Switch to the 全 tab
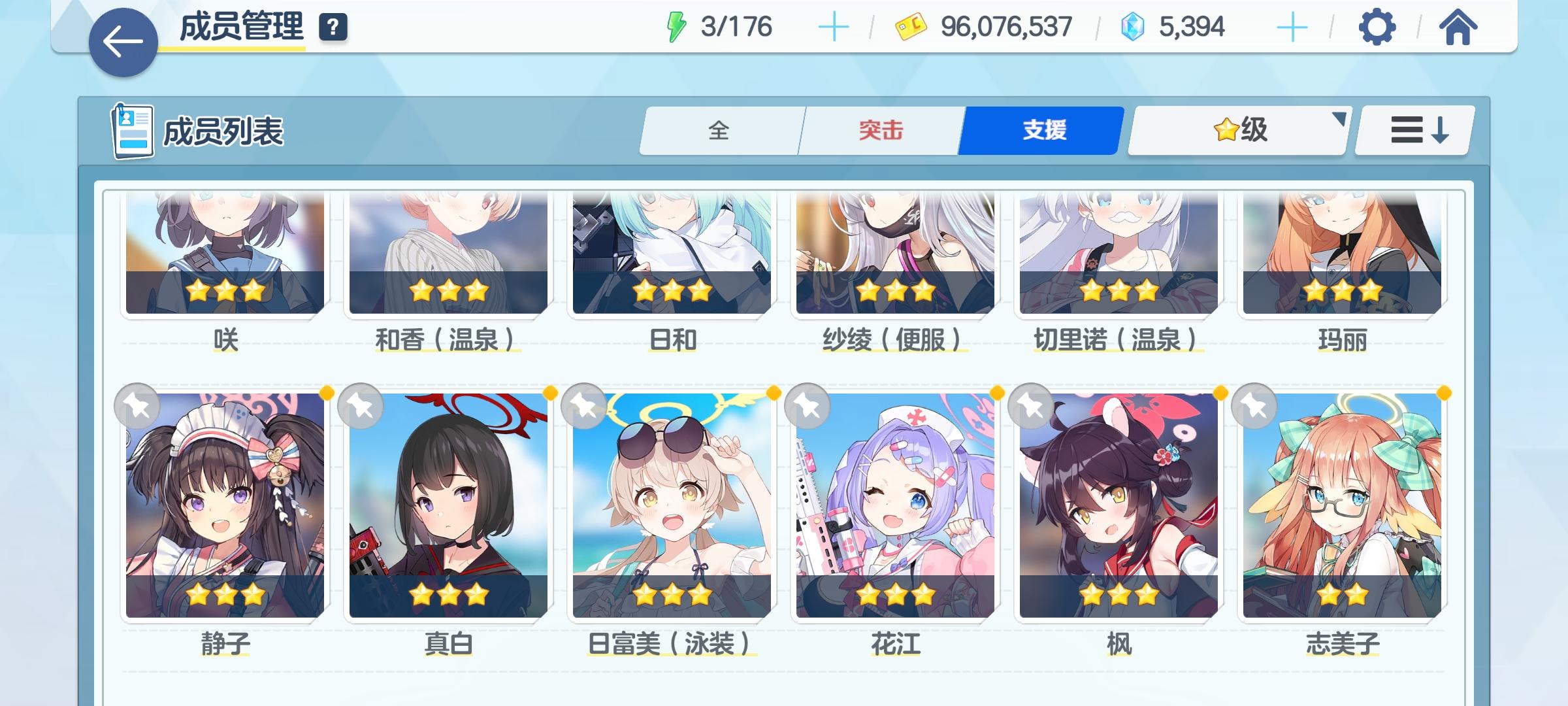This screenshot has width=1568, height=706. 721,129
